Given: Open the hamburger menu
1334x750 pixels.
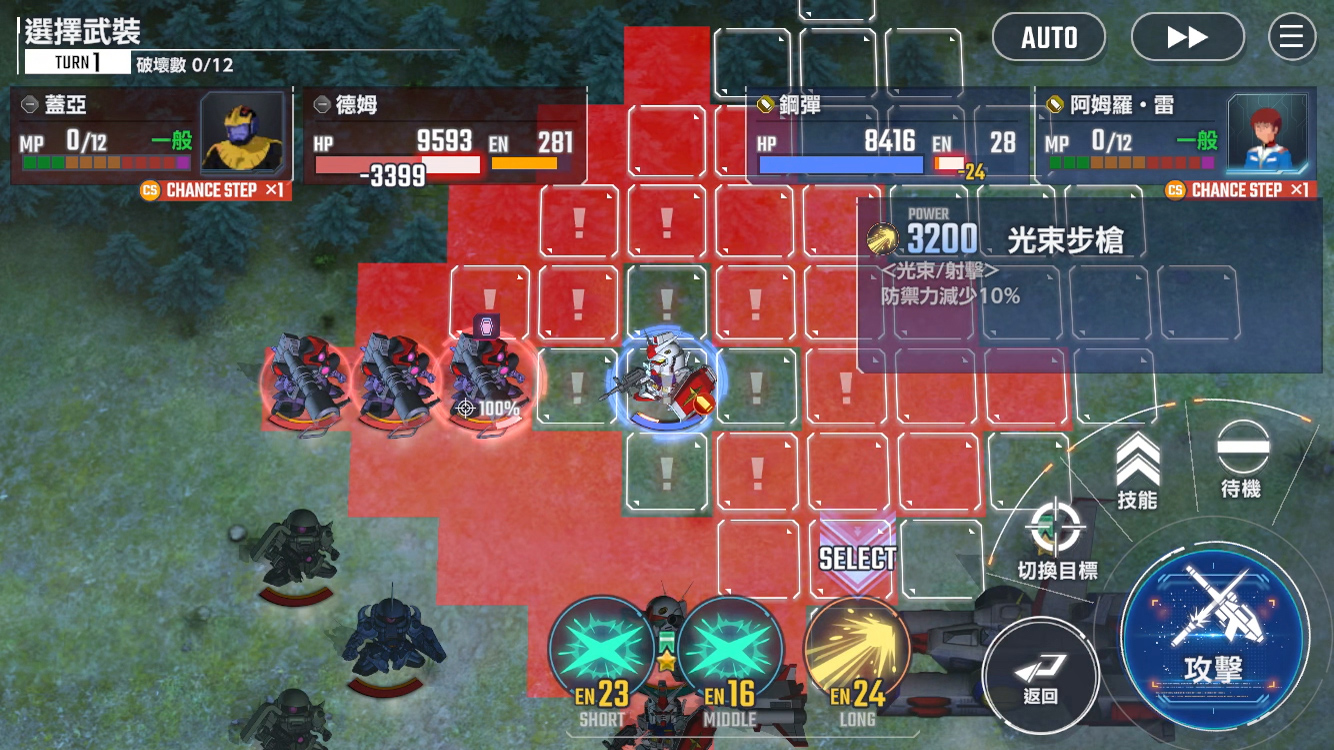Looking at the screenshot, I should coord(1291,38).
